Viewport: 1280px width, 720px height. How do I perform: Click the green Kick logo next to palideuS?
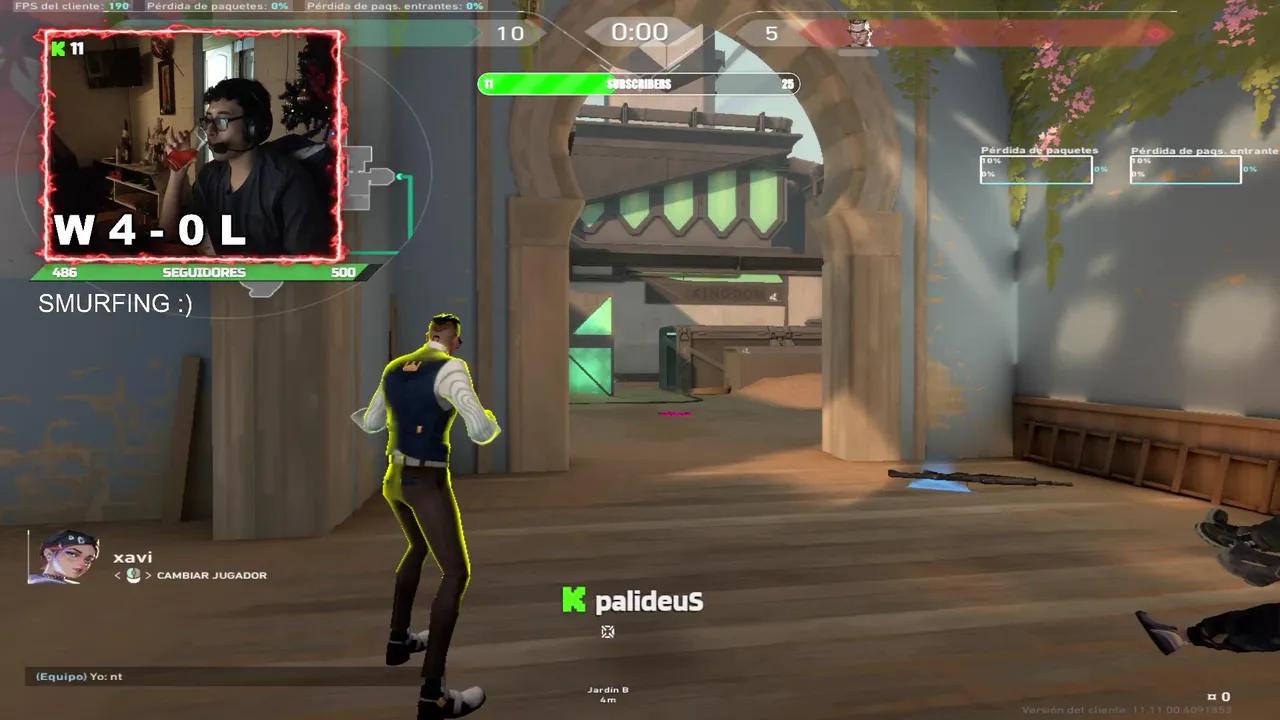[574, 601]
